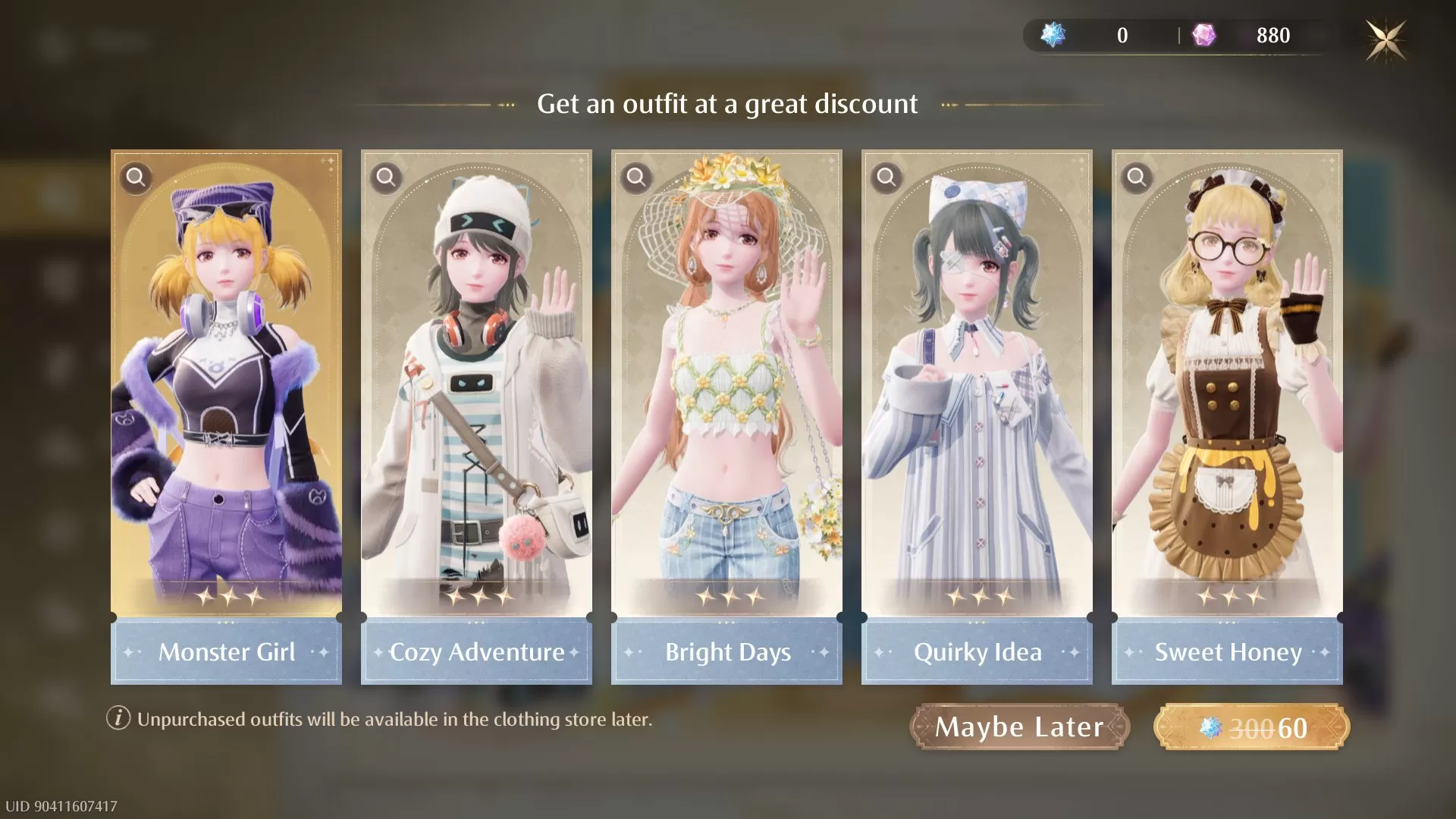Screen dimensions: 1456x819
Task: Click the Monster Girl name label
Action: (227, 652)
